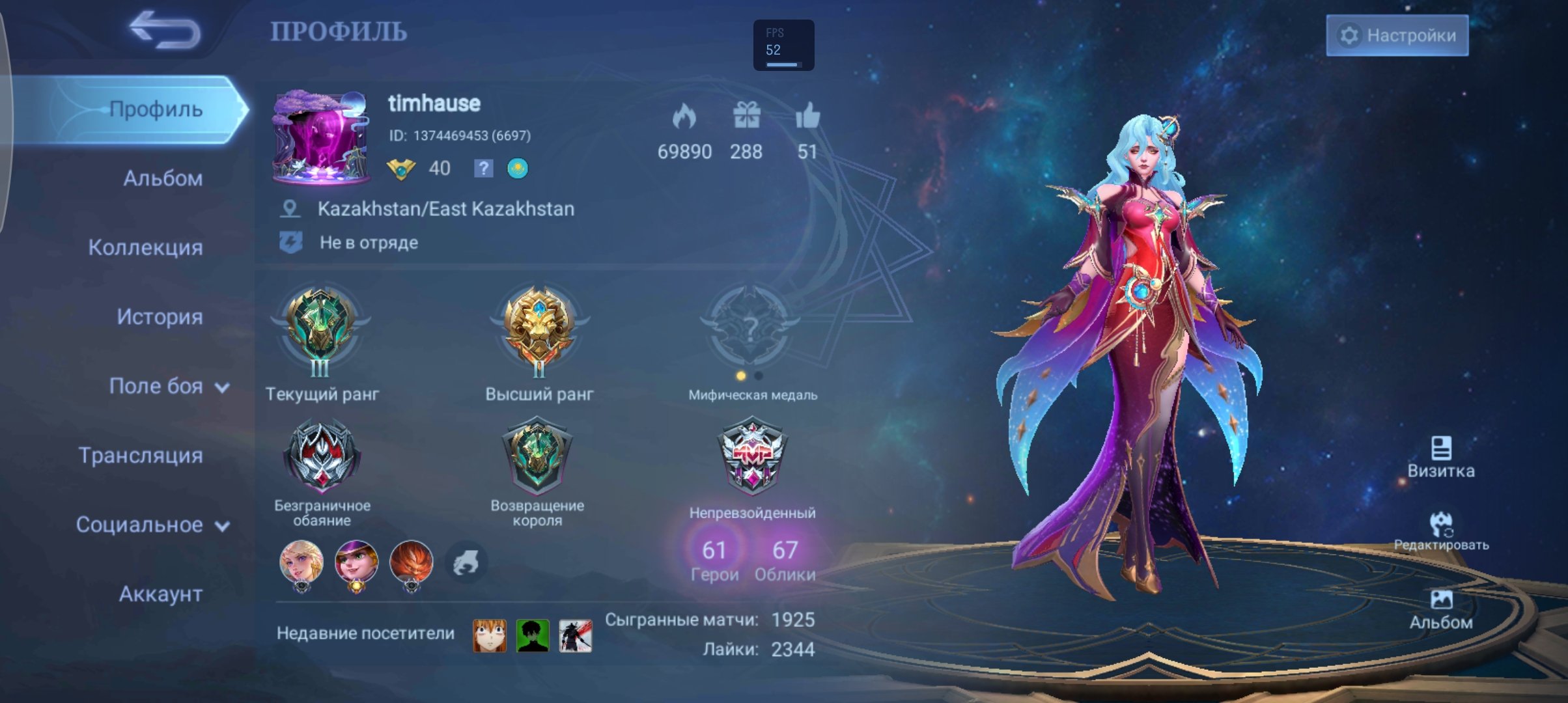Click the timhause profile avatar

tap(321, 138)
